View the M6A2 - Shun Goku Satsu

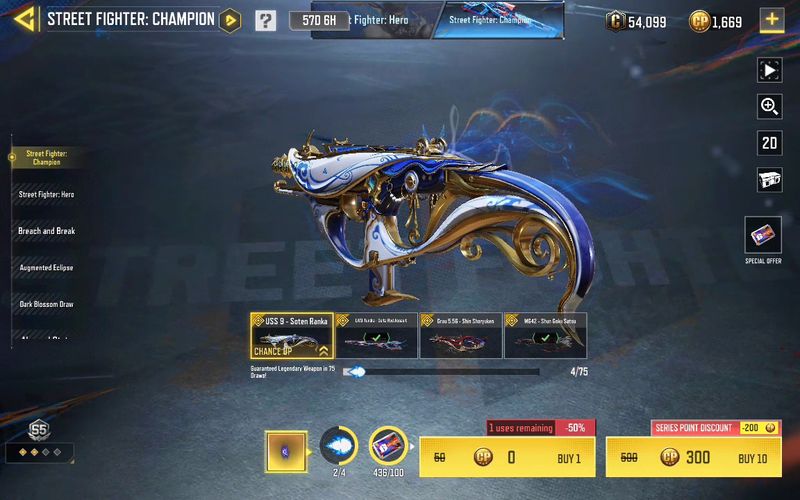[544, 336]
